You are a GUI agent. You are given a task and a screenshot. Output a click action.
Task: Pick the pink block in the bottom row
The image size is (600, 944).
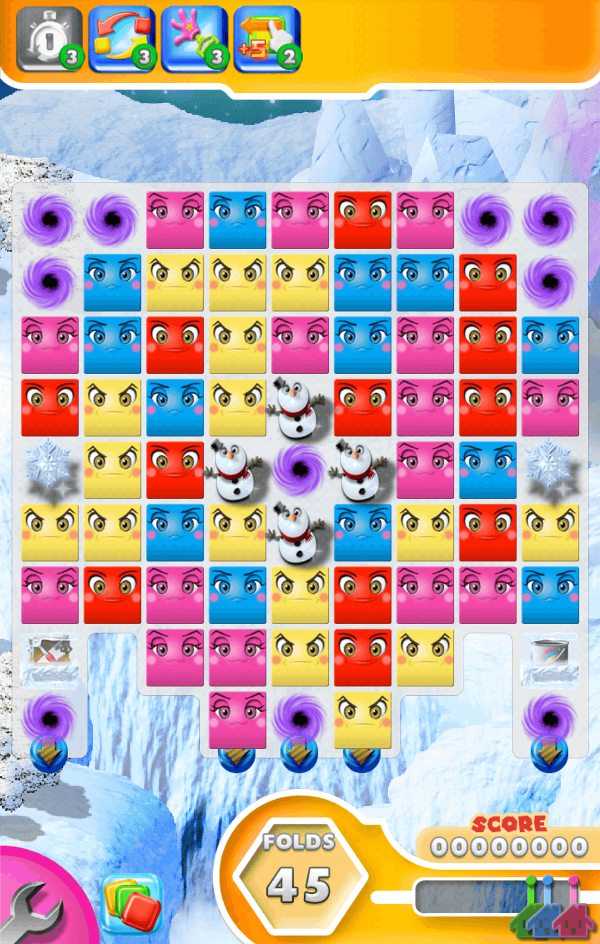click(x=237, y=719)
